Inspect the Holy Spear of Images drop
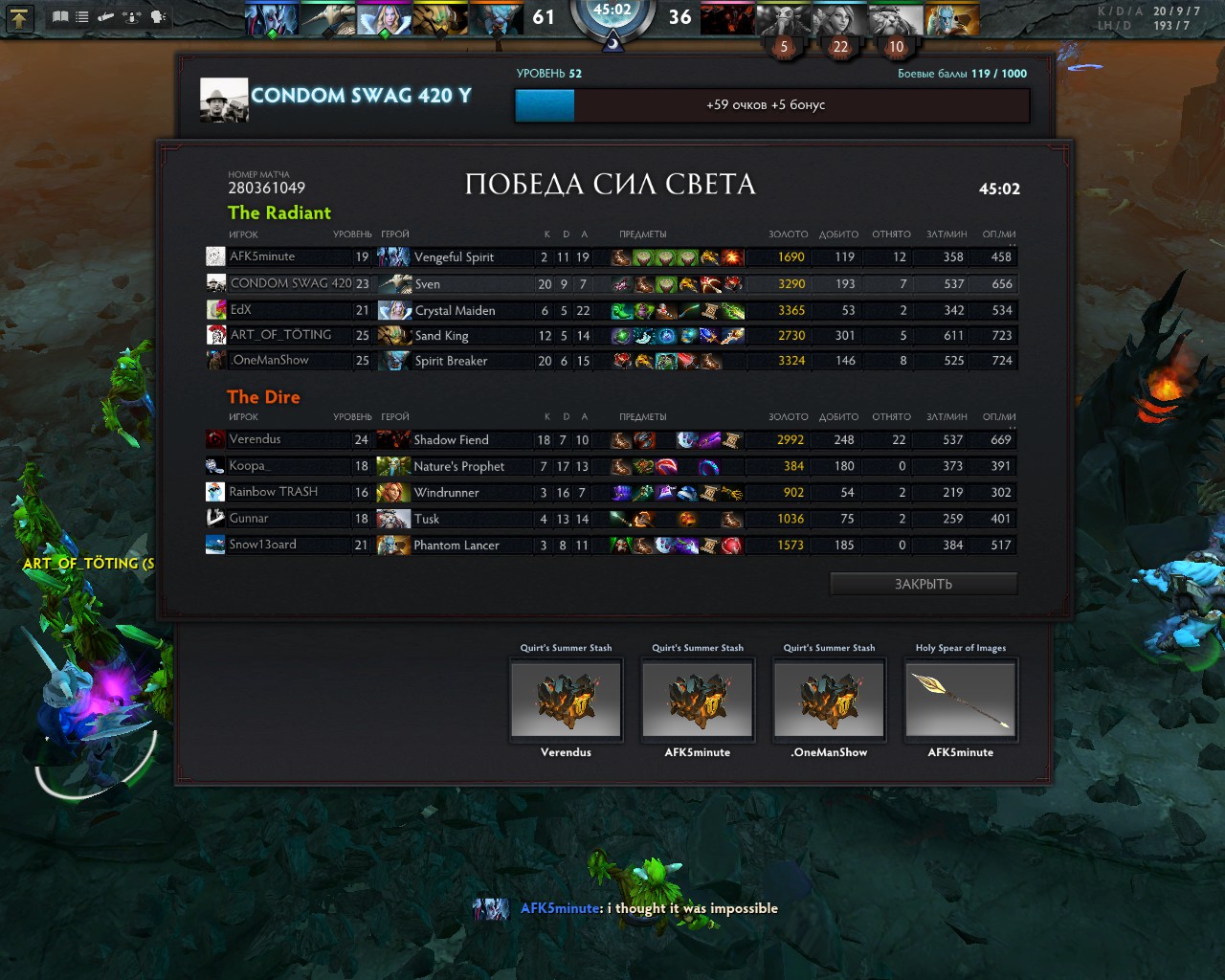The height and width of the screenshot is (980, 1225). (960, 699)
